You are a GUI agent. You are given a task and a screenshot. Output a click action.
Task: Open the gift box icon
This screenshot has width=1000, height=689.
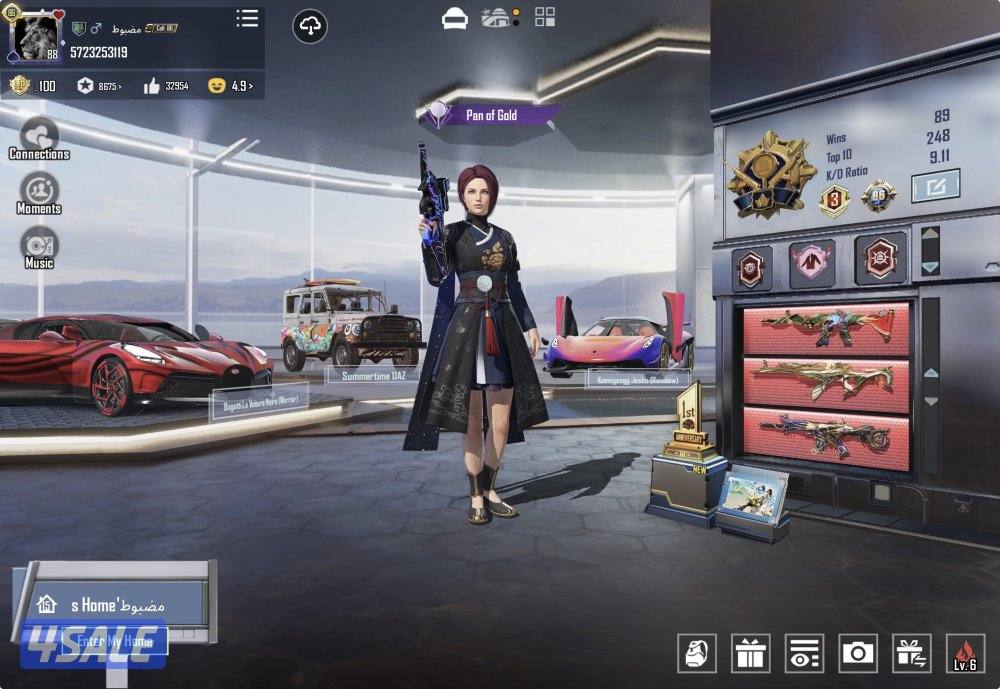750,653
